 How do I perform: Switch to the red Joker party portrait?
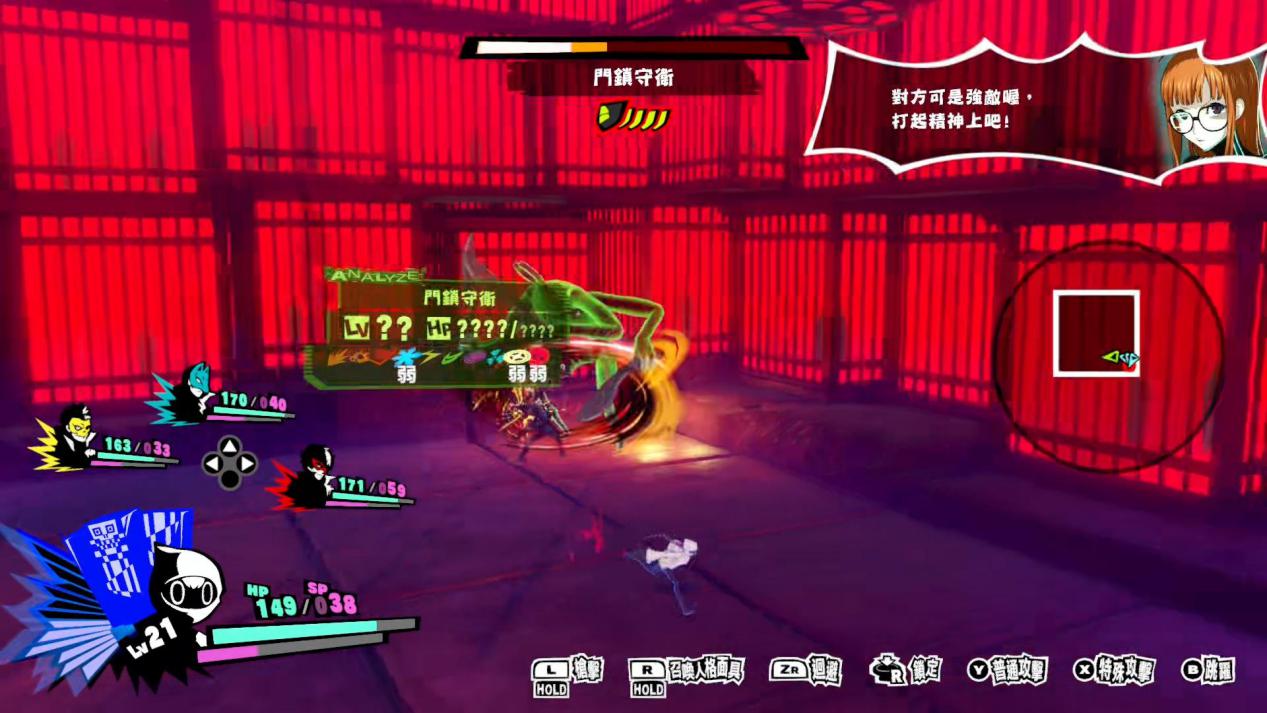coord(313,478)
